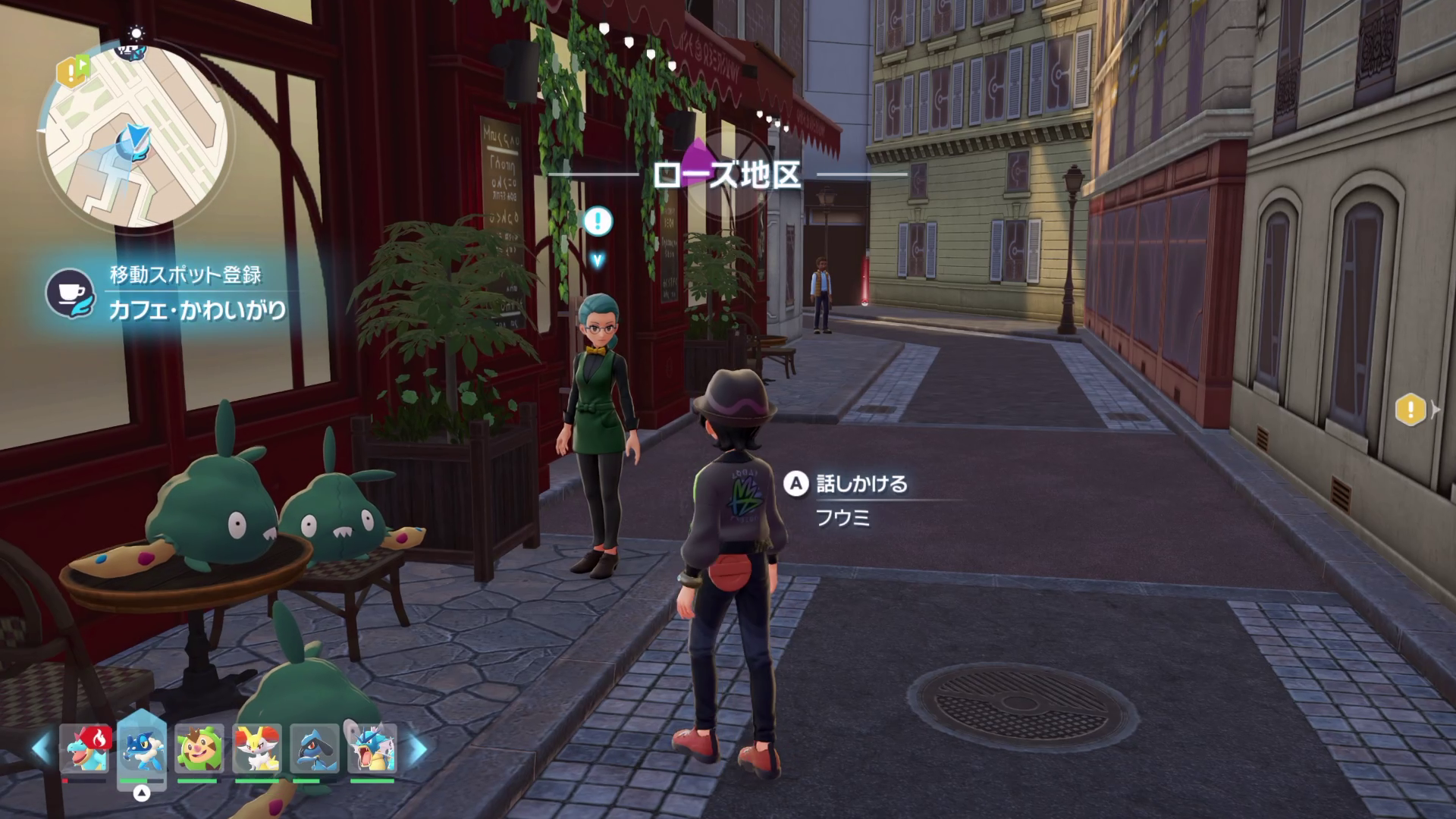Viewport: 1456px width, 819px height.
Task: Click the party bar right arrow
Action: [418, 748]
